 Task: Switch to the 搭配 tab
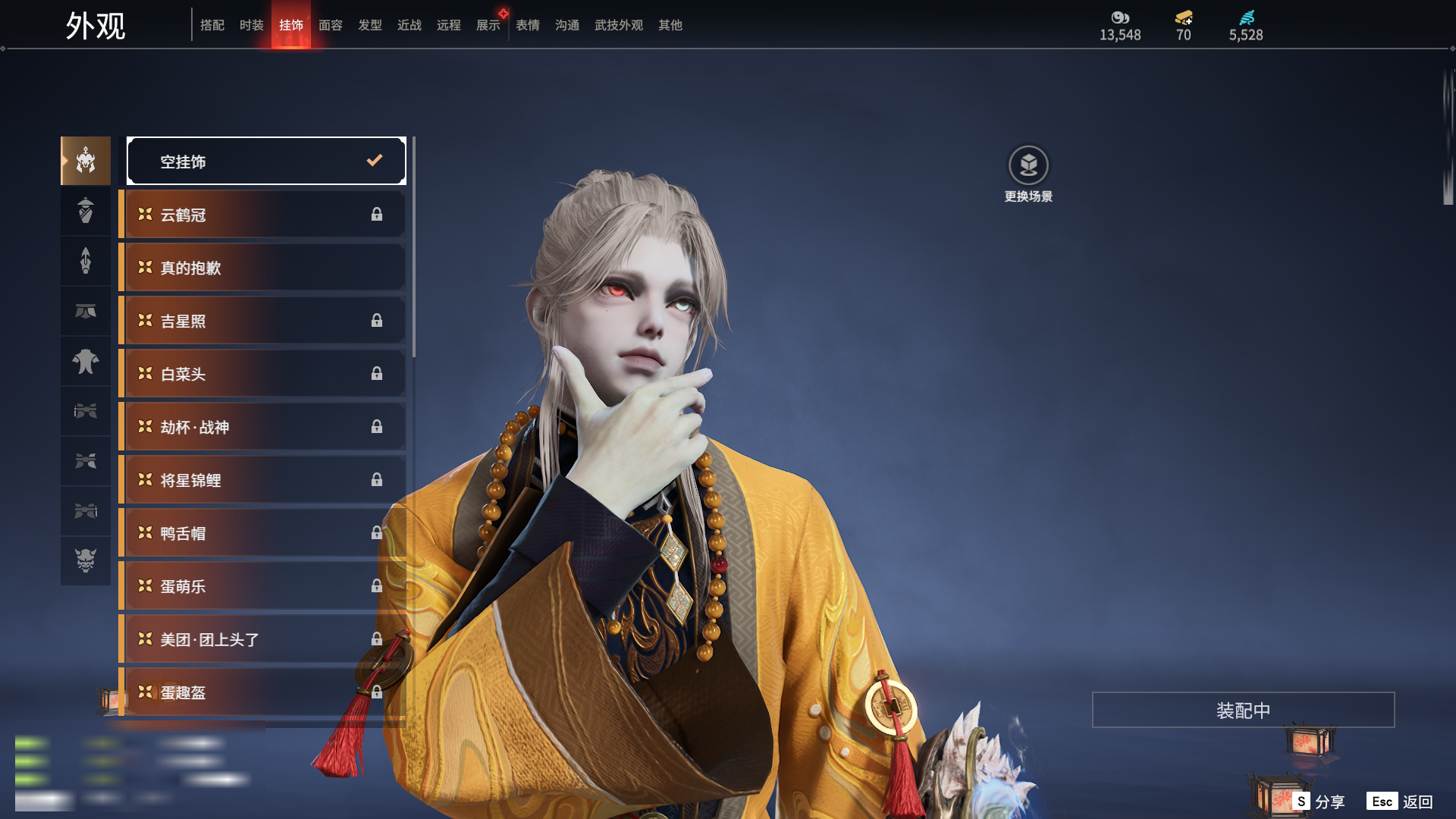click(x=212, y=25)
